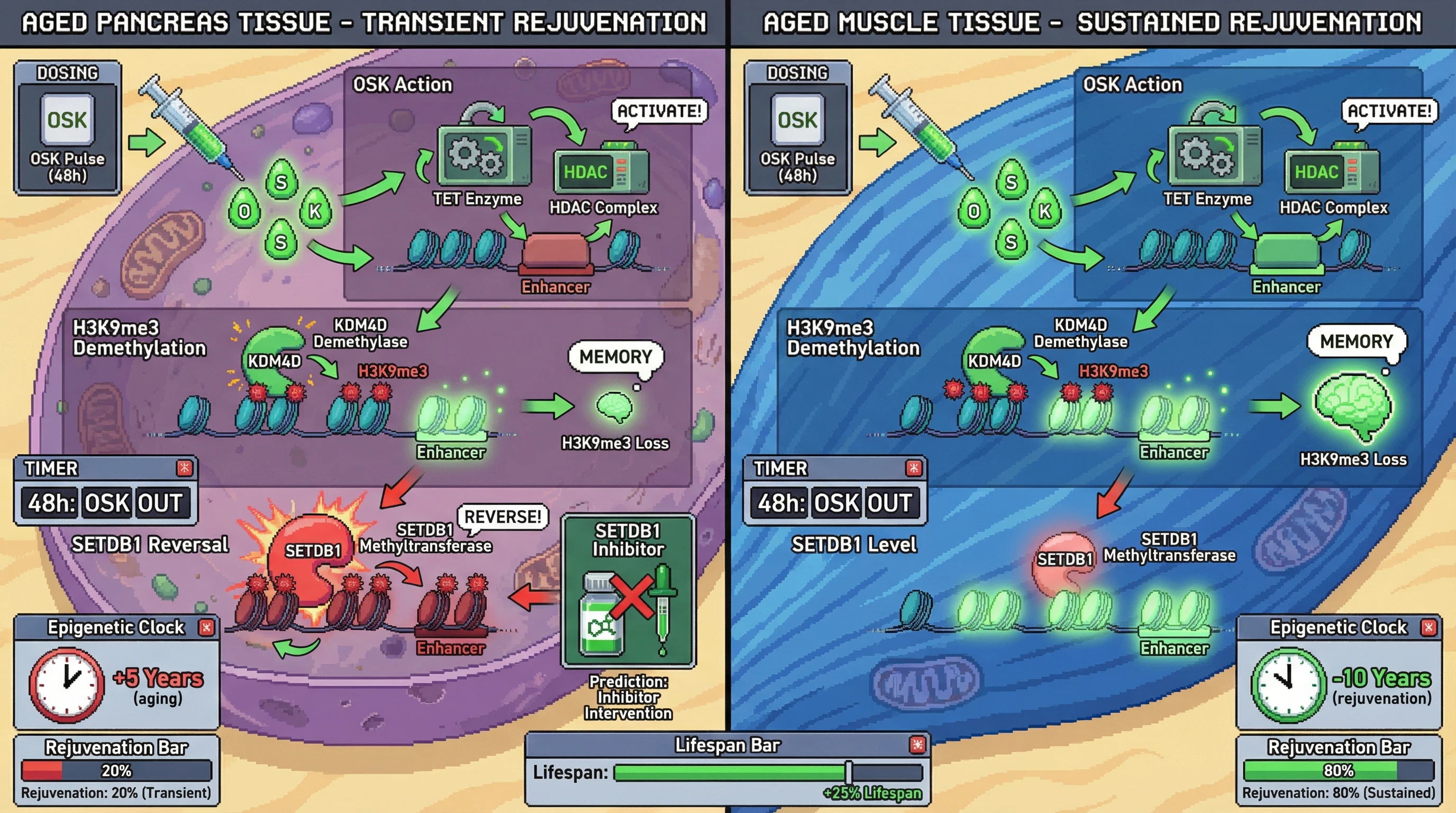Close the TIMER window in the muscle panel
This screenshot has width=1456, height=813.
point(913,468)
